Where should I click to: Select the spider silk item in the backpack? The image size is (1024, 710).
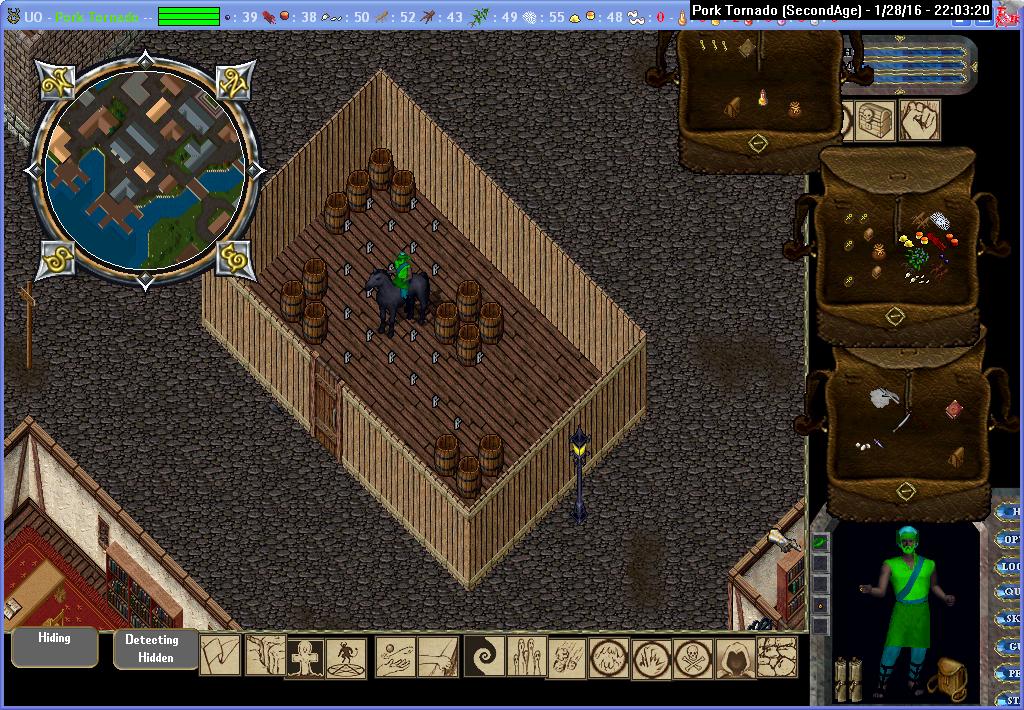click(938, 220)
